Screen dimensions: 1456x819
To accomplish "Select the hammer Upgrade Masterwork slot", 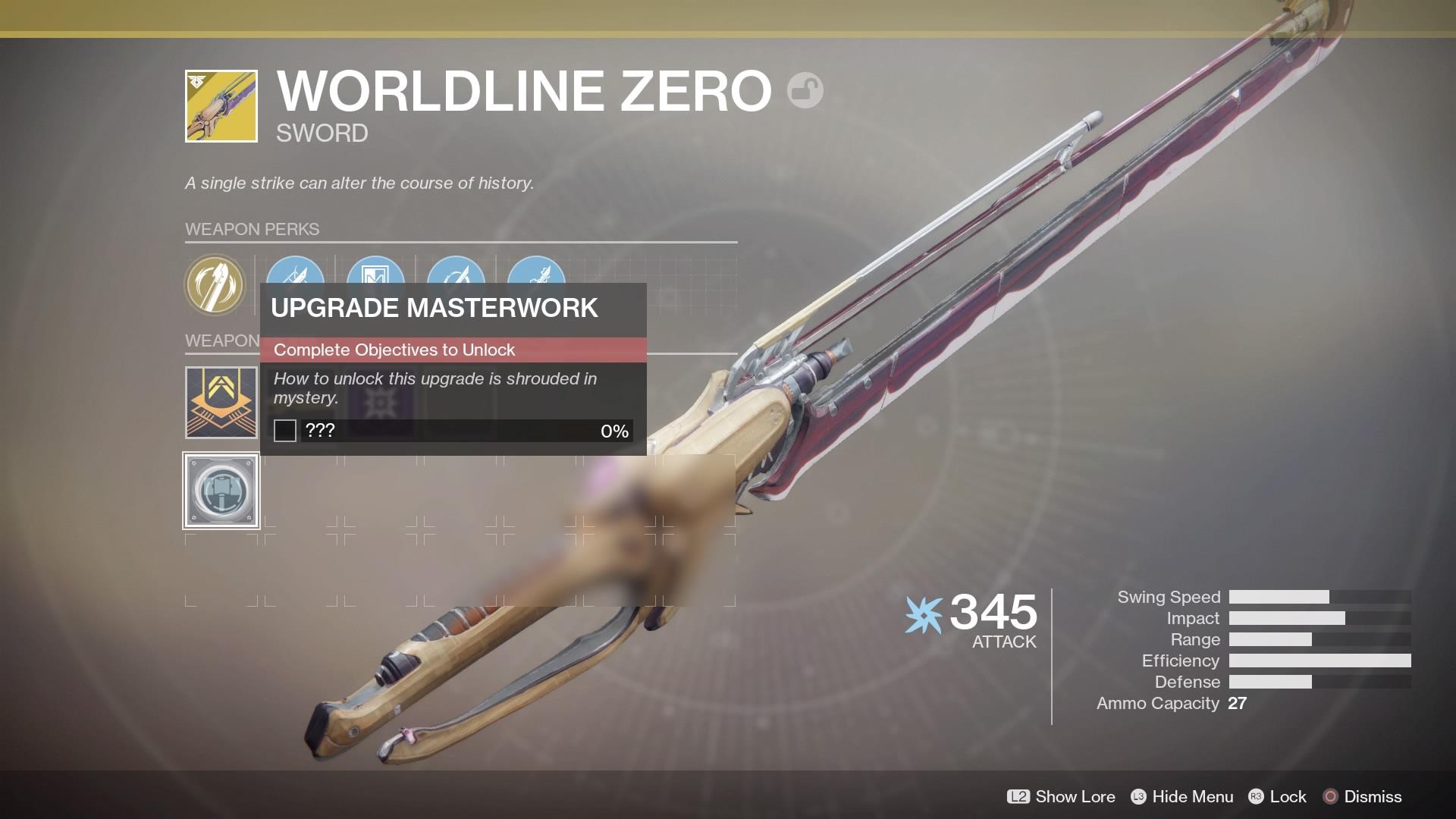I will 221,491.
